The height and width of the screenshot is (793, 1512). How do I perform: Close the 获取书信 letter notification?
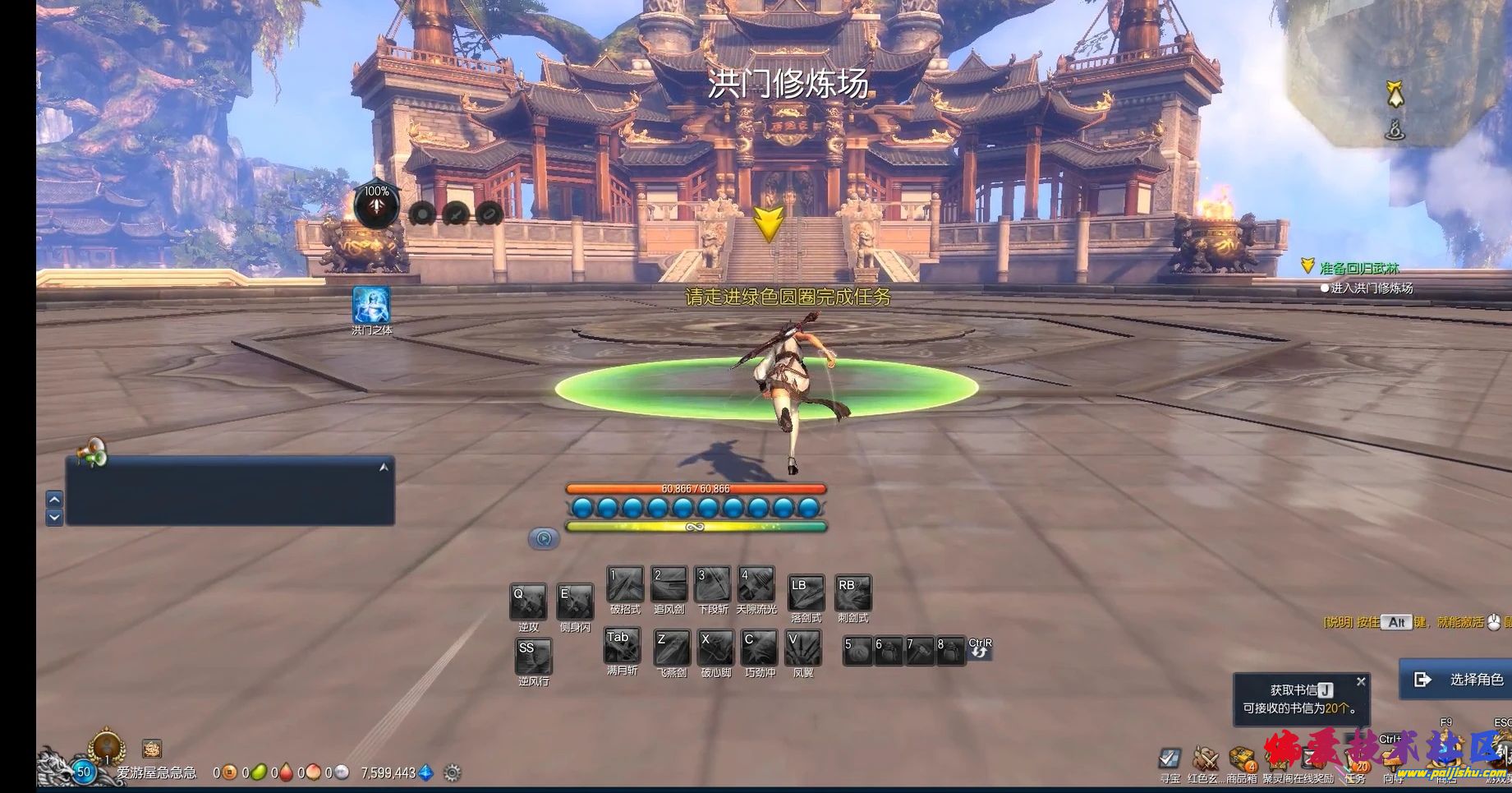[1361, 681]
